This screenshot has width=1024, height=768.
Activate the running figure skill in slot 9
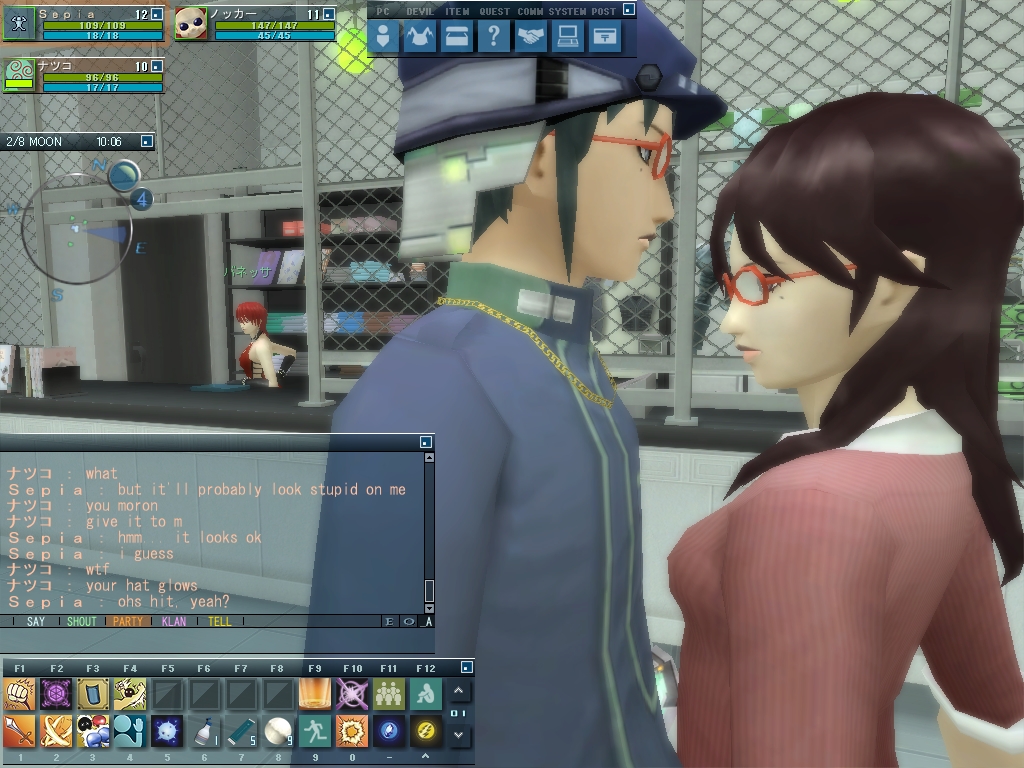coord(315,732)
